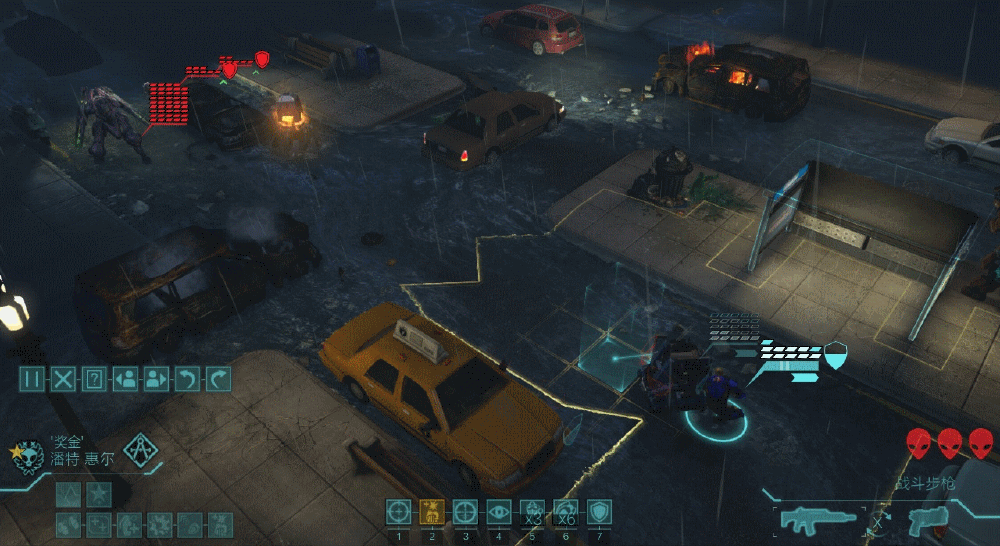Open the question mark help button
The height and width of the screenshot is (546, 1000).
[x=94, y=378]
